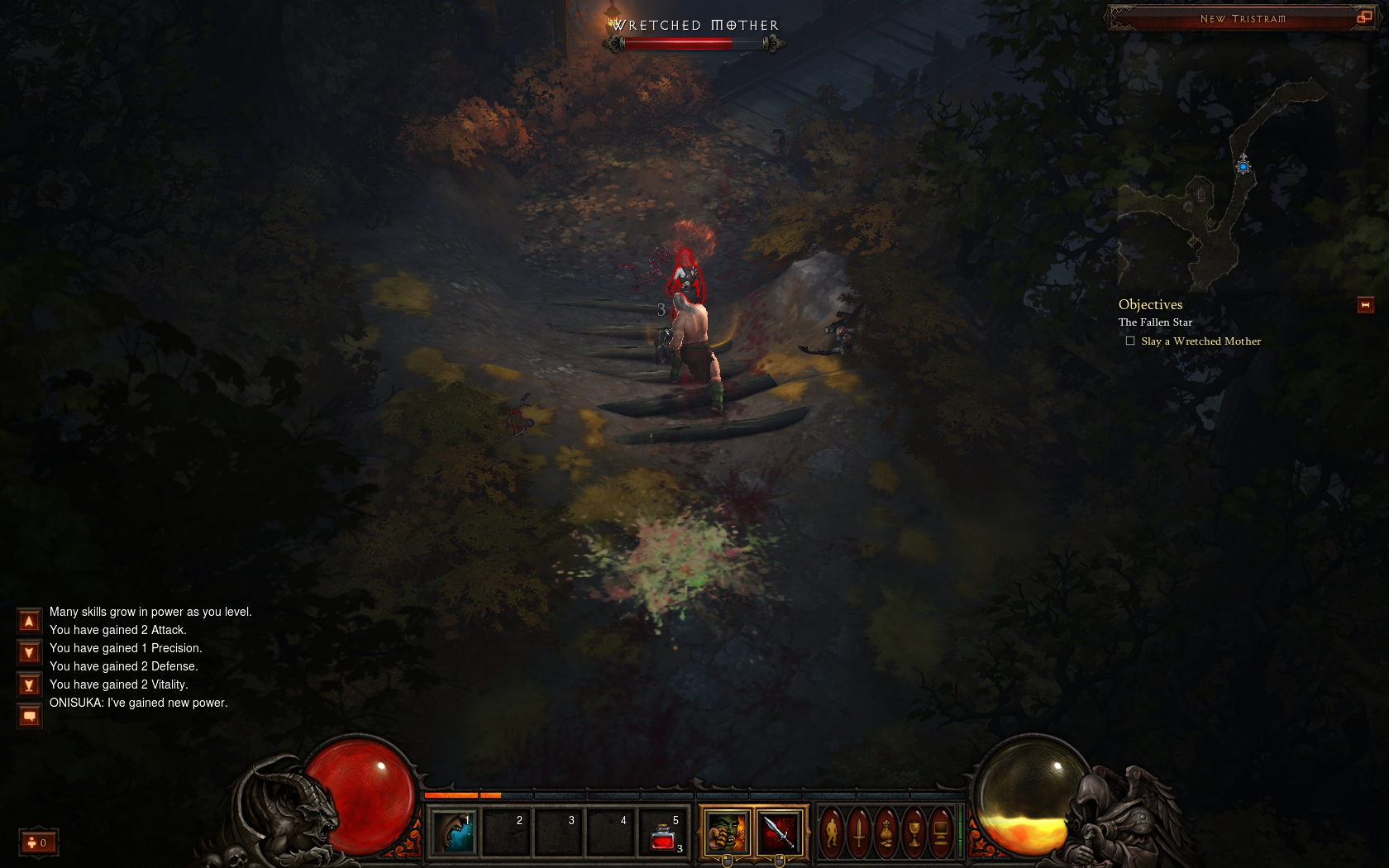The width and height of the screenshot is (1389, 868).
Task: Open the character figure menu button
Action: 832,832
